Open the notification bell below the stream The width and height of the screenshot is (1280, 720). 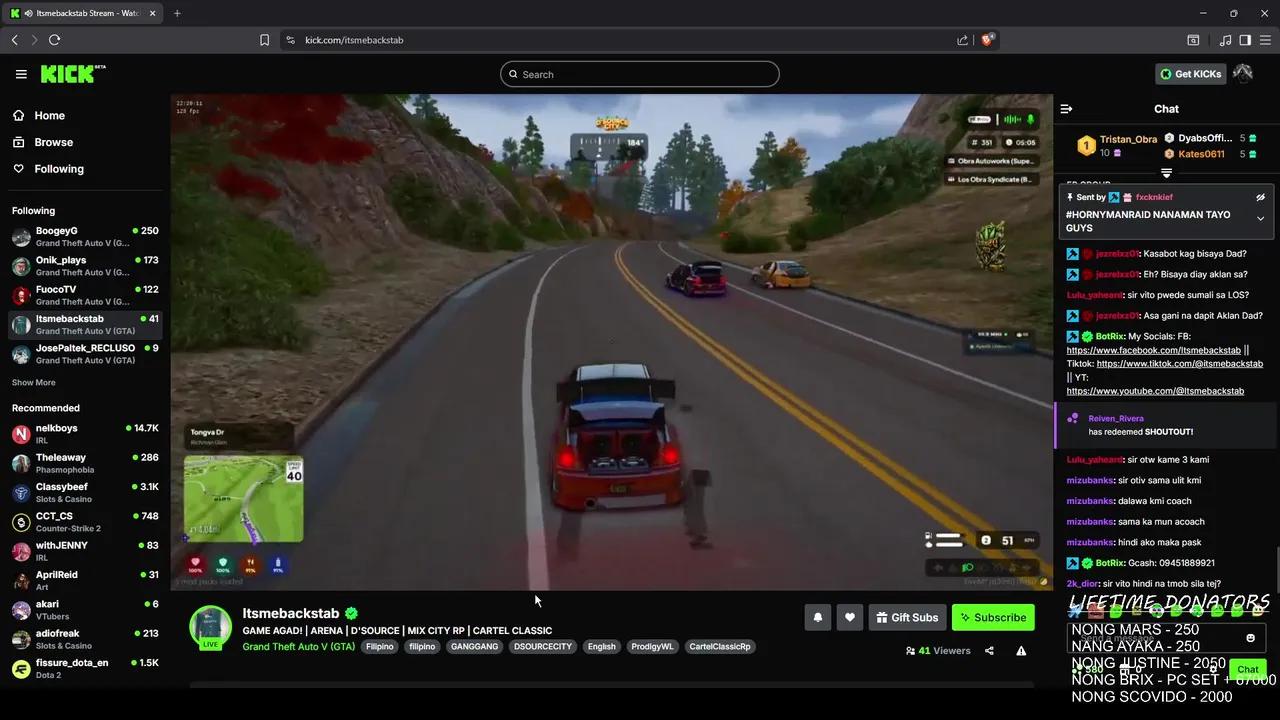click(817, 617)
